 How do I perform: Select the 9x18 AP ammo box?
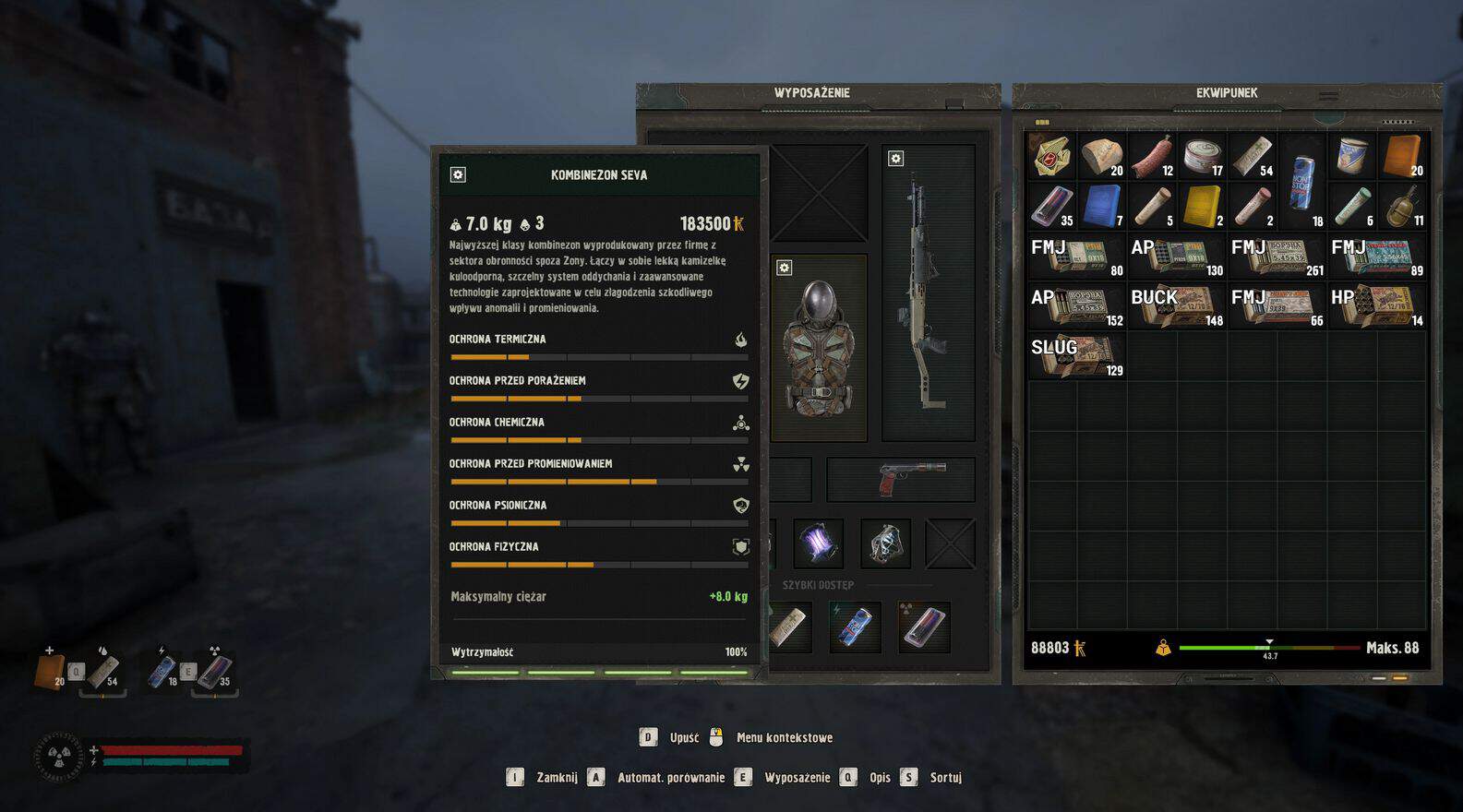coord(1177,257)
